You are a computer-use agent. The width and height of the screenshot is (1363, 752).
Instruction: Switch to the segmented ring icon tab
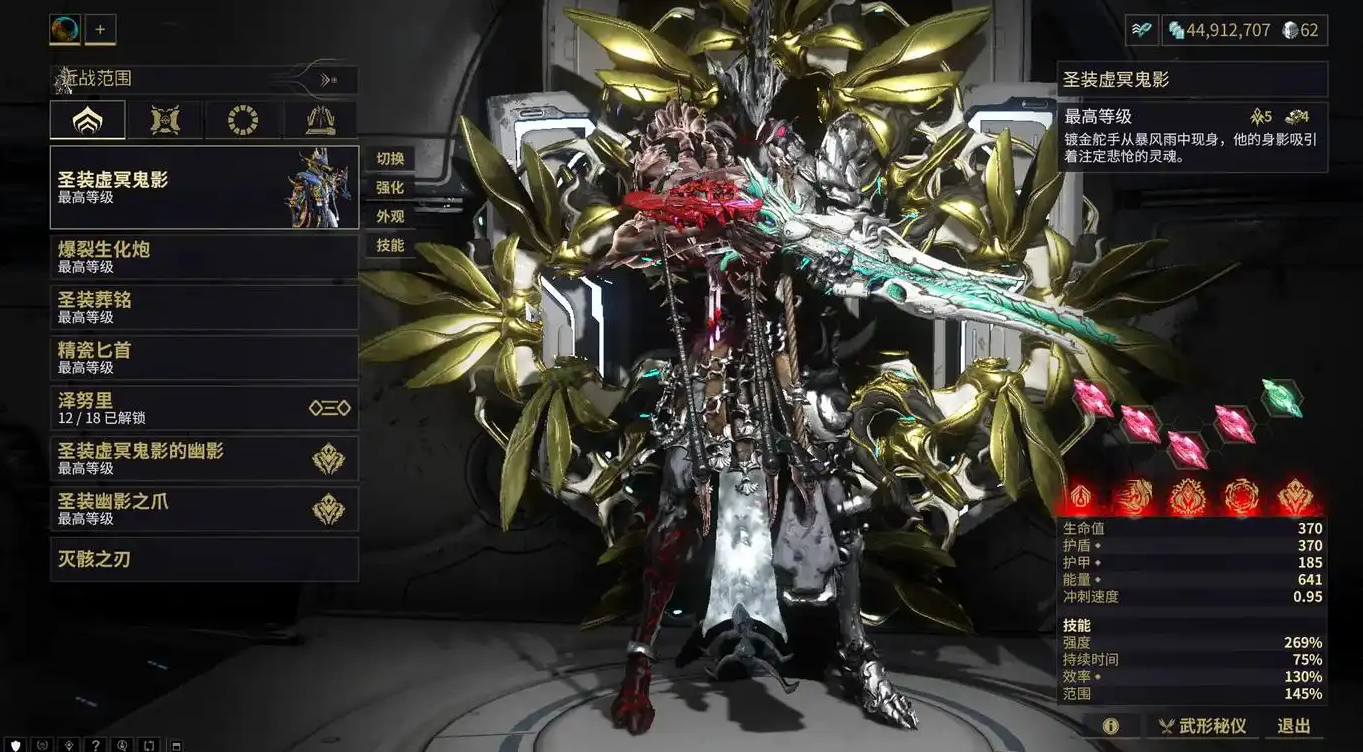point(243,120)
